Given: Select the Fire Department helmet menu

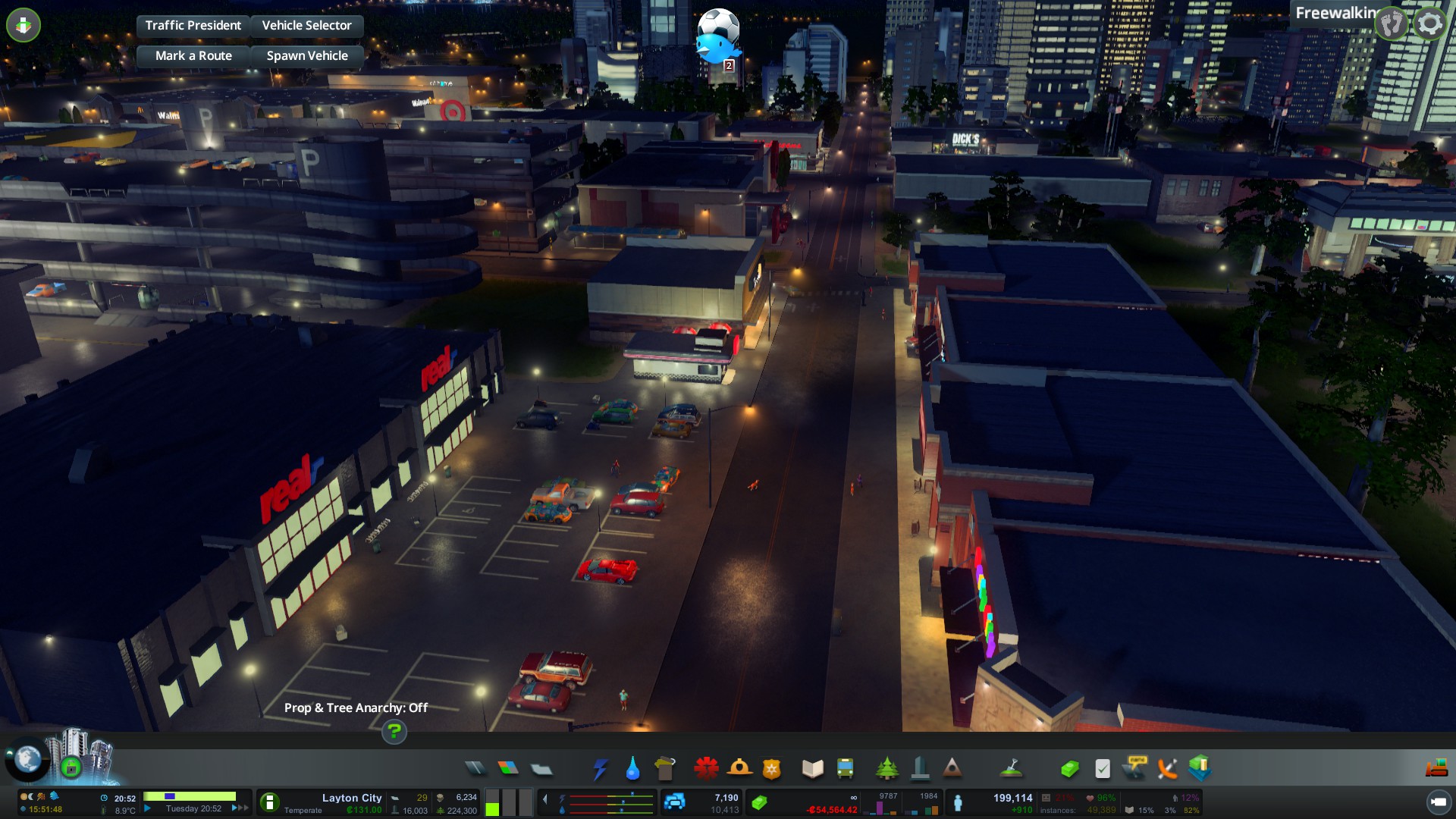Looking at the screenshot, I should tap(739, 769).
